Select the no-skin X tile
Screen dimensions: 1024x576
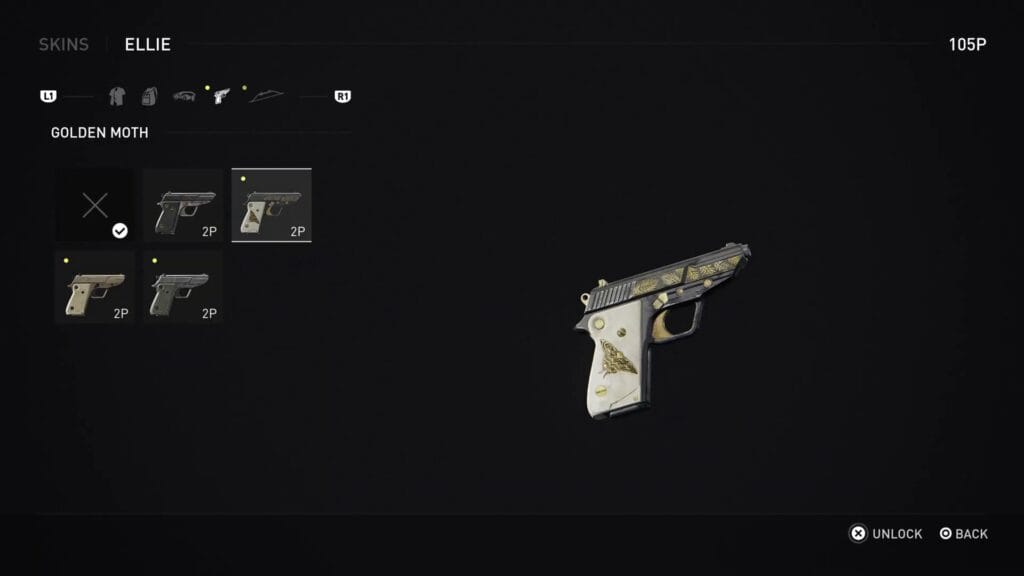[95, 206]
